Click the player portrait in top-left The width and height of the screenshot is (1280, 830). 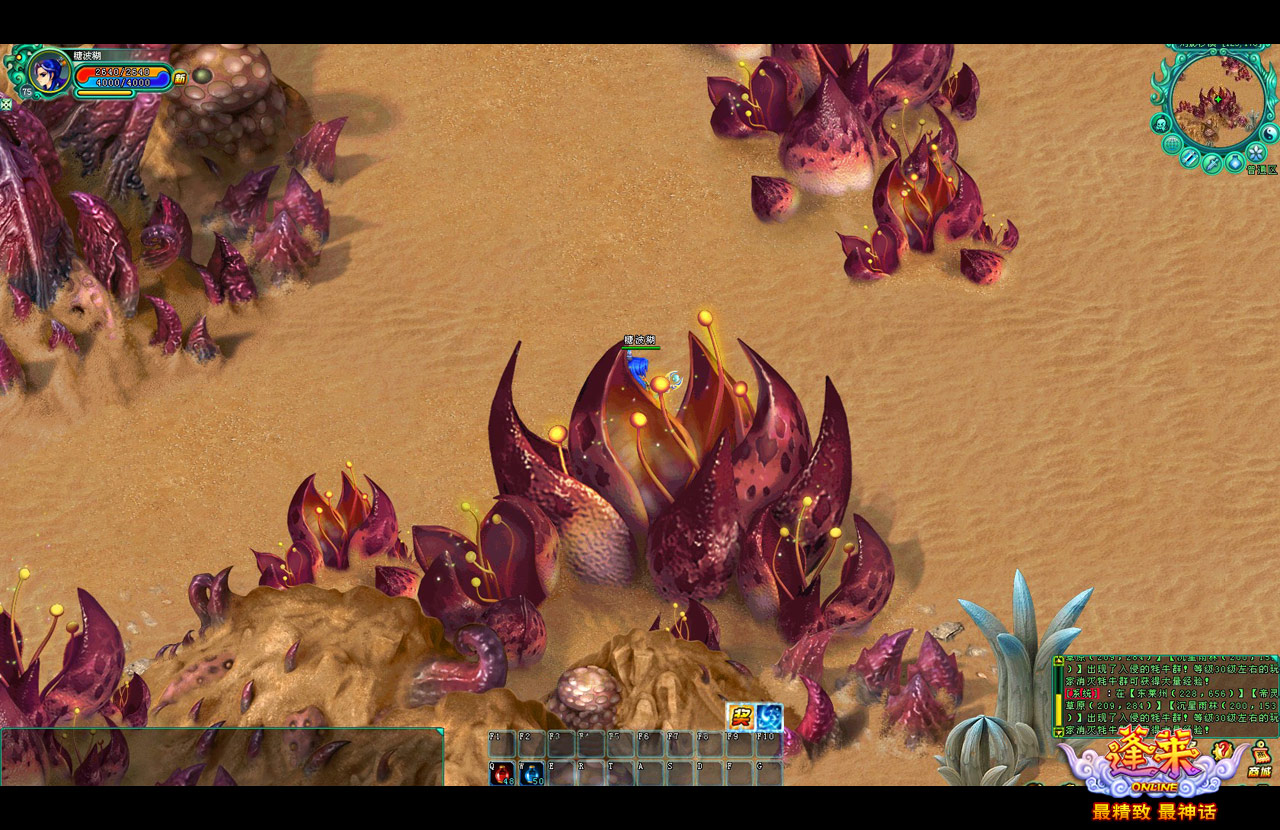[x=47, y=71]
